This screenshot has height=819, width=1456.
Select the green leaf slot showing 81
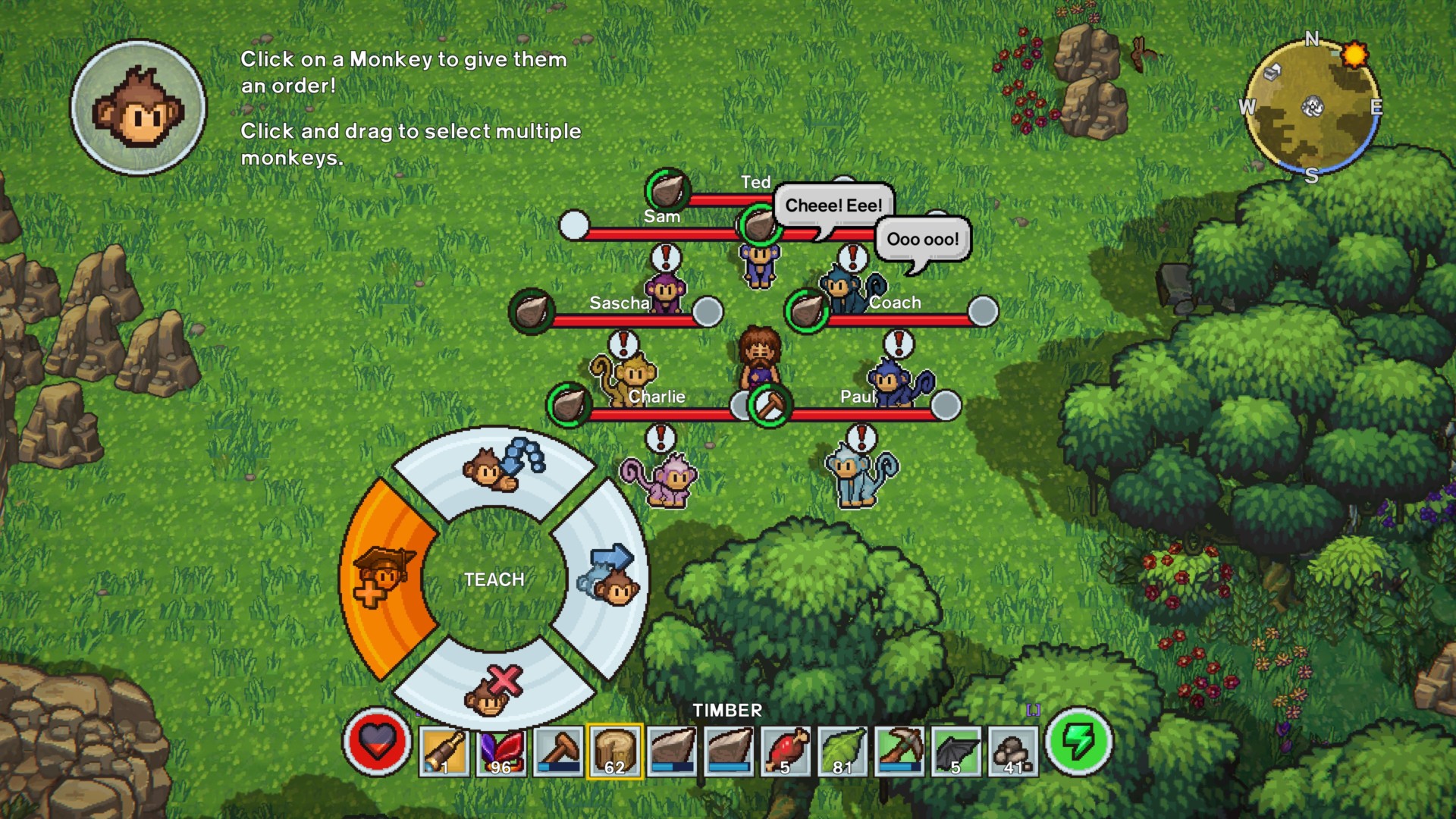coord(843,751)
